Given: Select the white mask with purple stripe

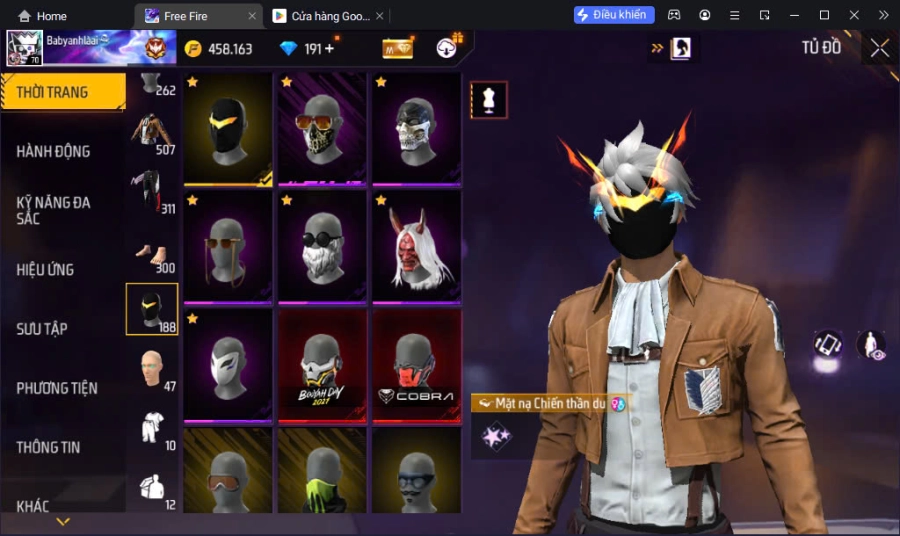Looking at the screenshot, I should (x=228, y=365).
